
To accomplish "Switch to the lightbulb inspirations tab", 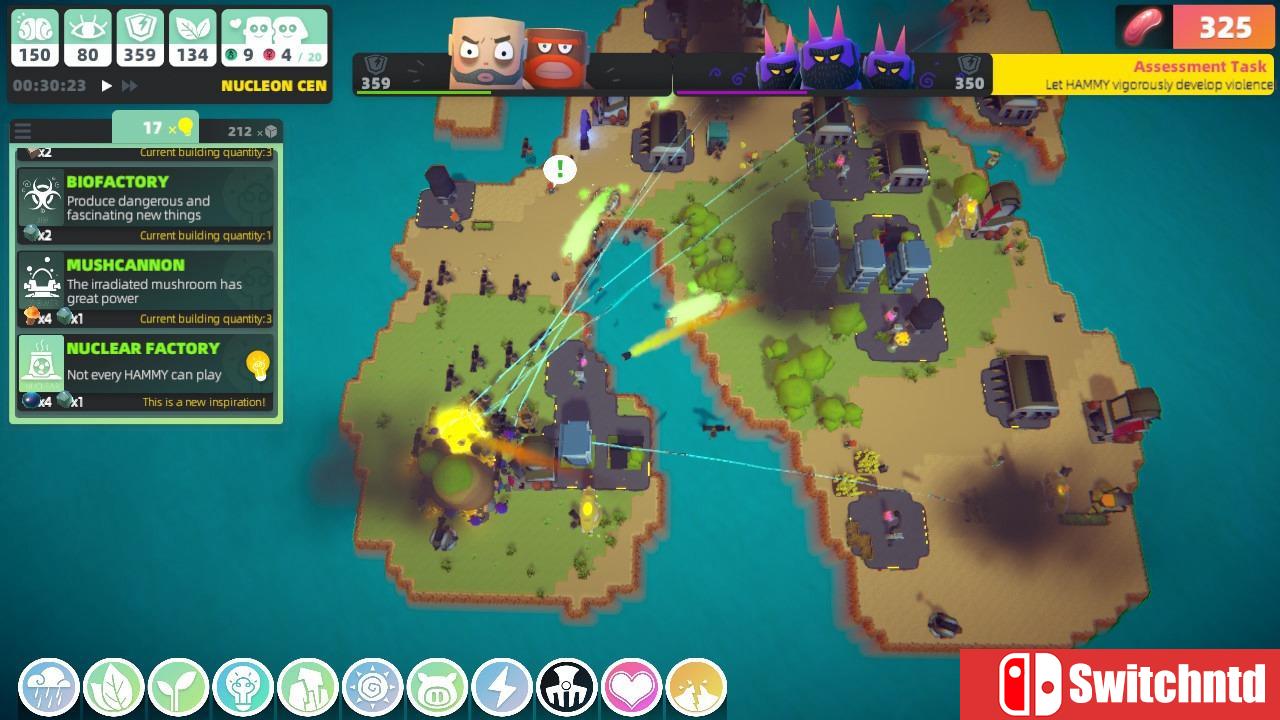I will pos(156,128).
